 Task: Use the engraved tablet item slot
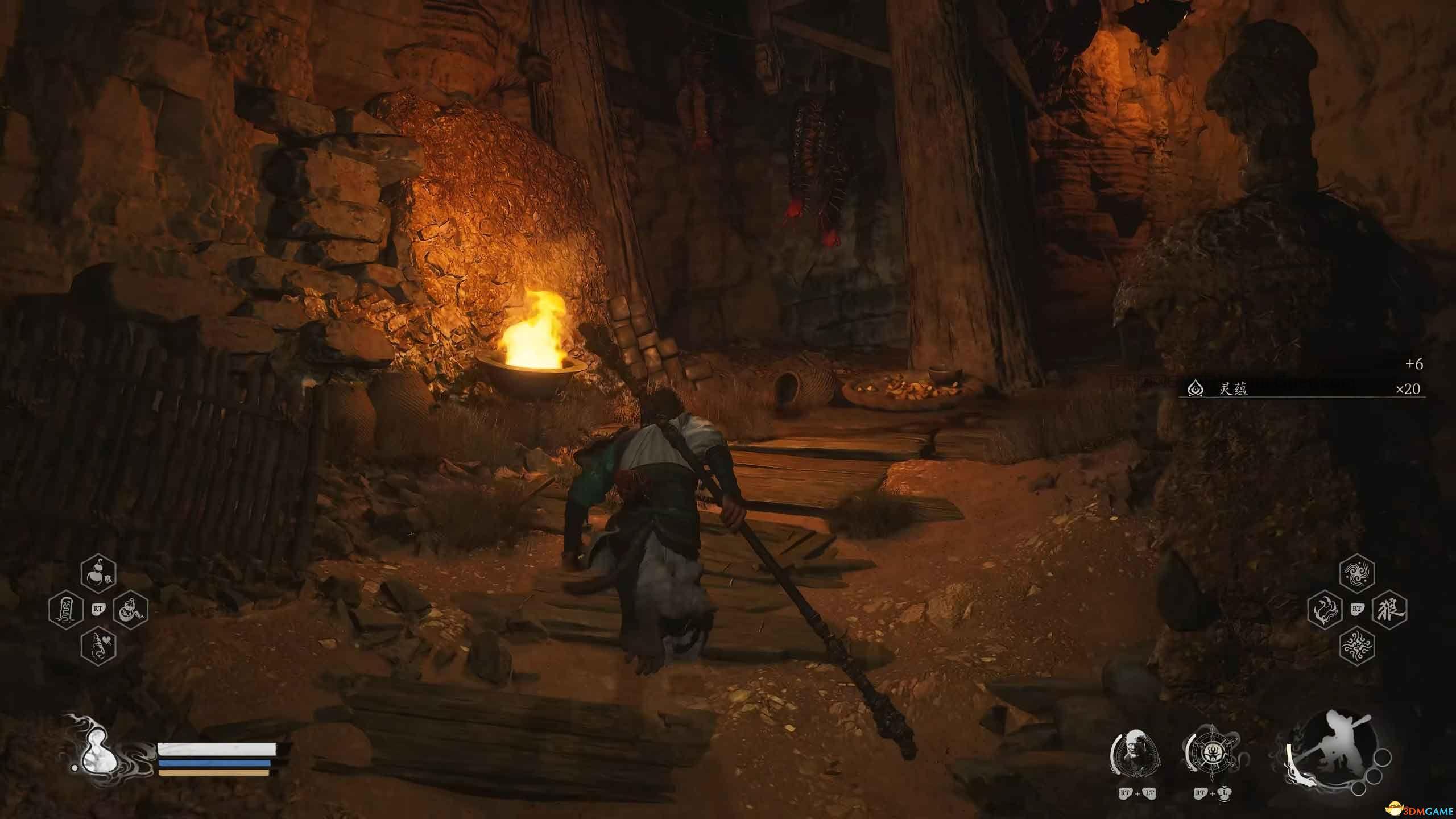pyautogui.click(x=67, y=611)
